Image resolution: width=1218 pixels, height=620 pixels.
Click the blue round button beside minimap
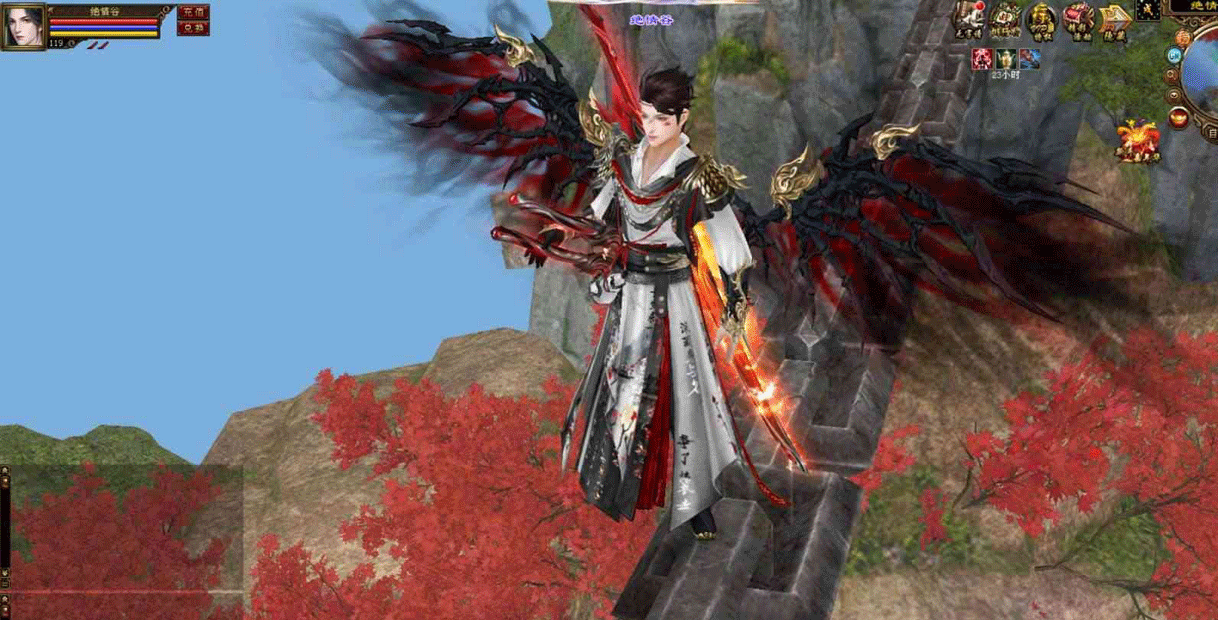click(1173, 56)
